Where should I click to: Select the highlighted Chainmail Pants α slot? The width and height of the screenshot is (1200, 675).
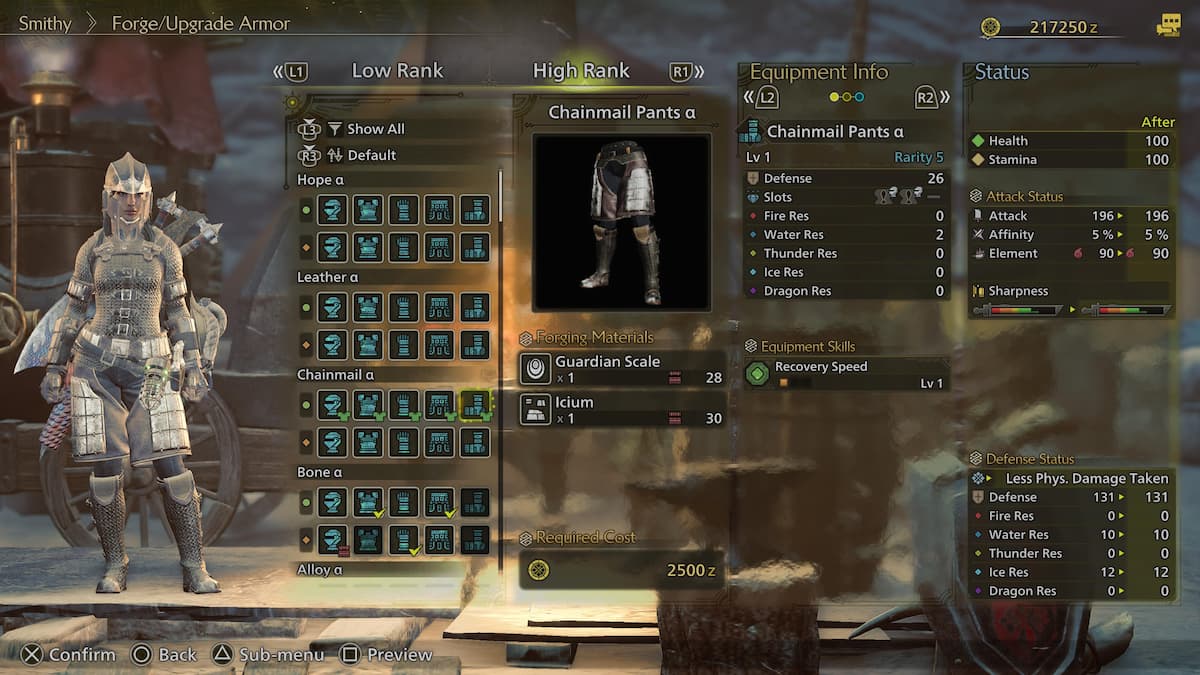[x=475, y=405]
